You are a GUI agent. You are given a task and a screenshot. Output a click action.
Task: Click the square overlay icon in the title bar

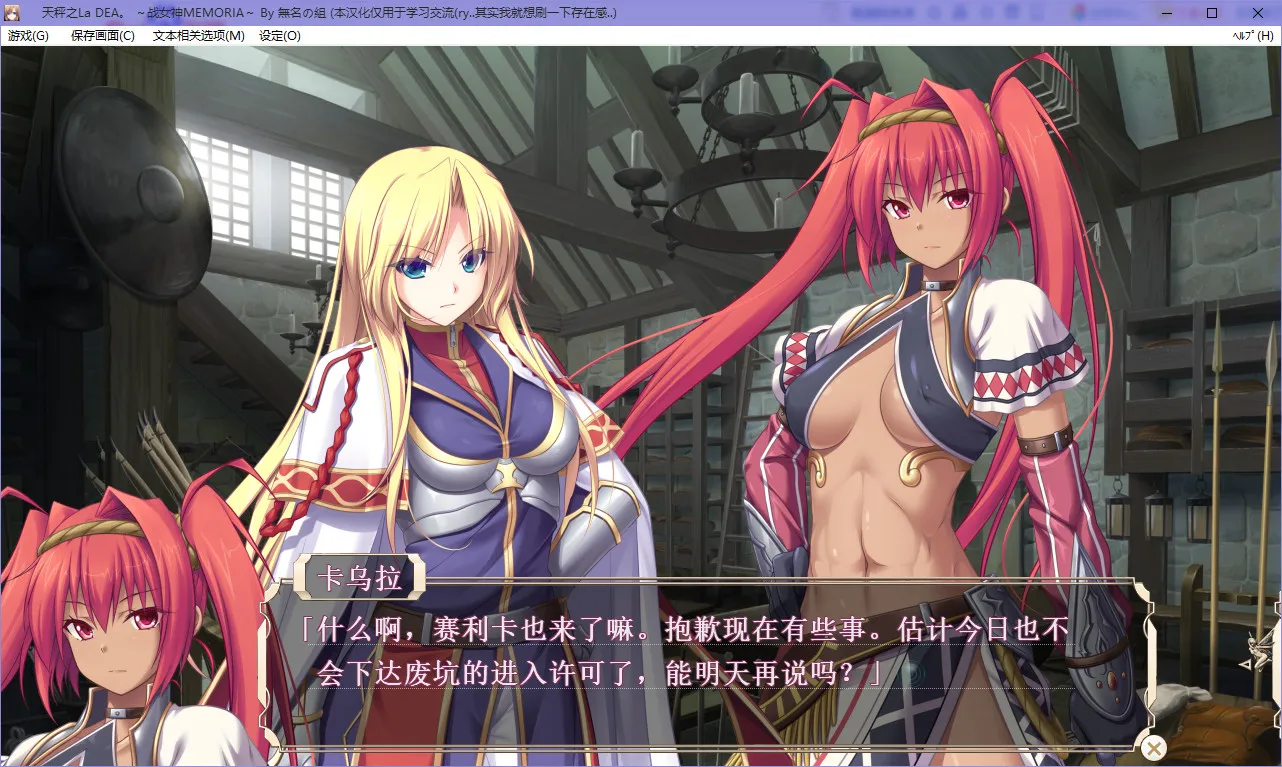click(x=1011, y=12)
